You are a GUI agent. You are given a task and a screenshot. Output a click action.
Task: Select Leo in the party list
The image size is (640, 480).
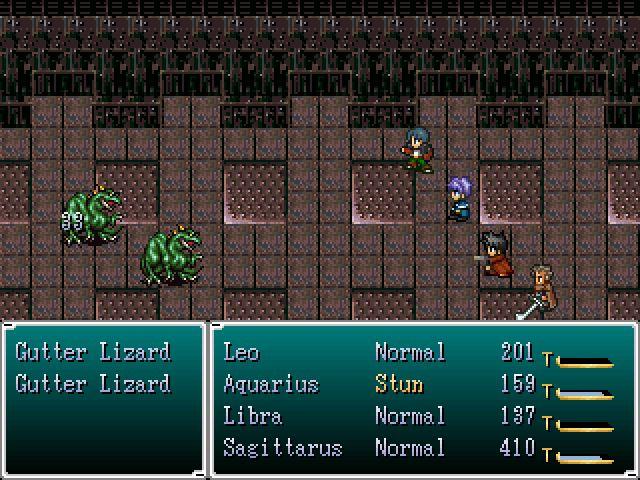coord(240,352)
